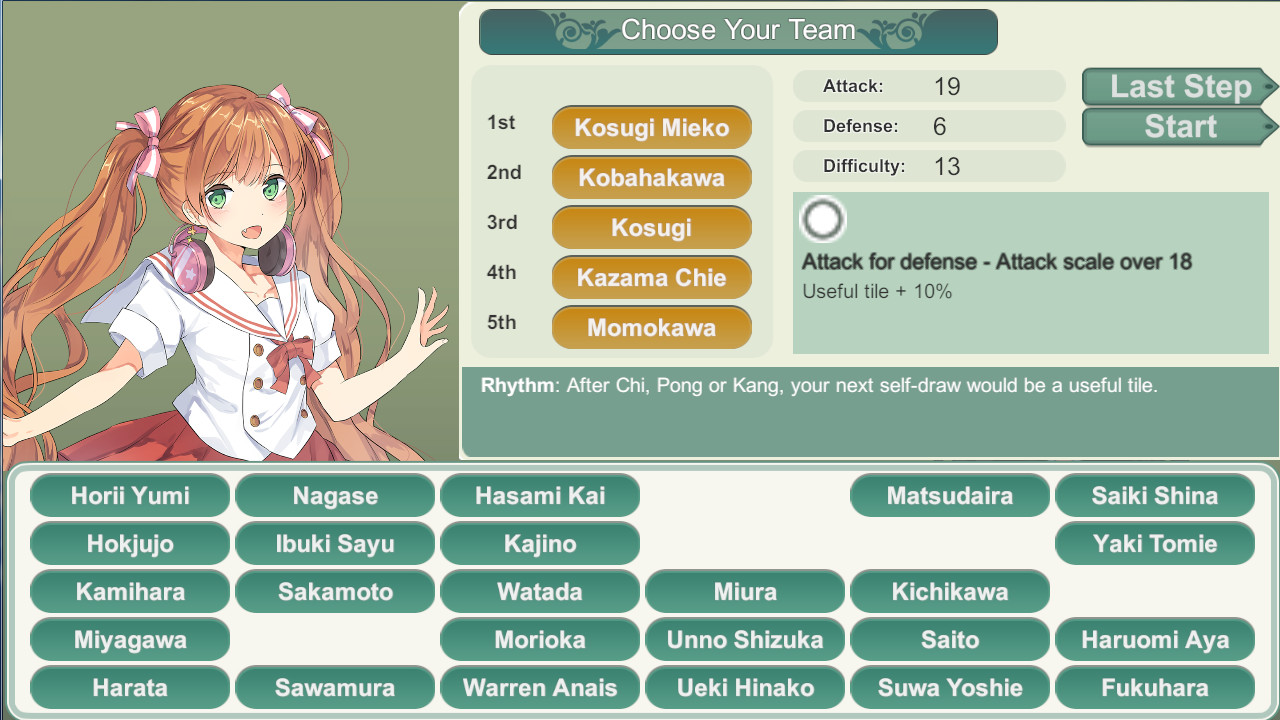Screen dimensions: 1280x720
Task: Select Kazama Chie in the 4th slot
Action: 651,277
